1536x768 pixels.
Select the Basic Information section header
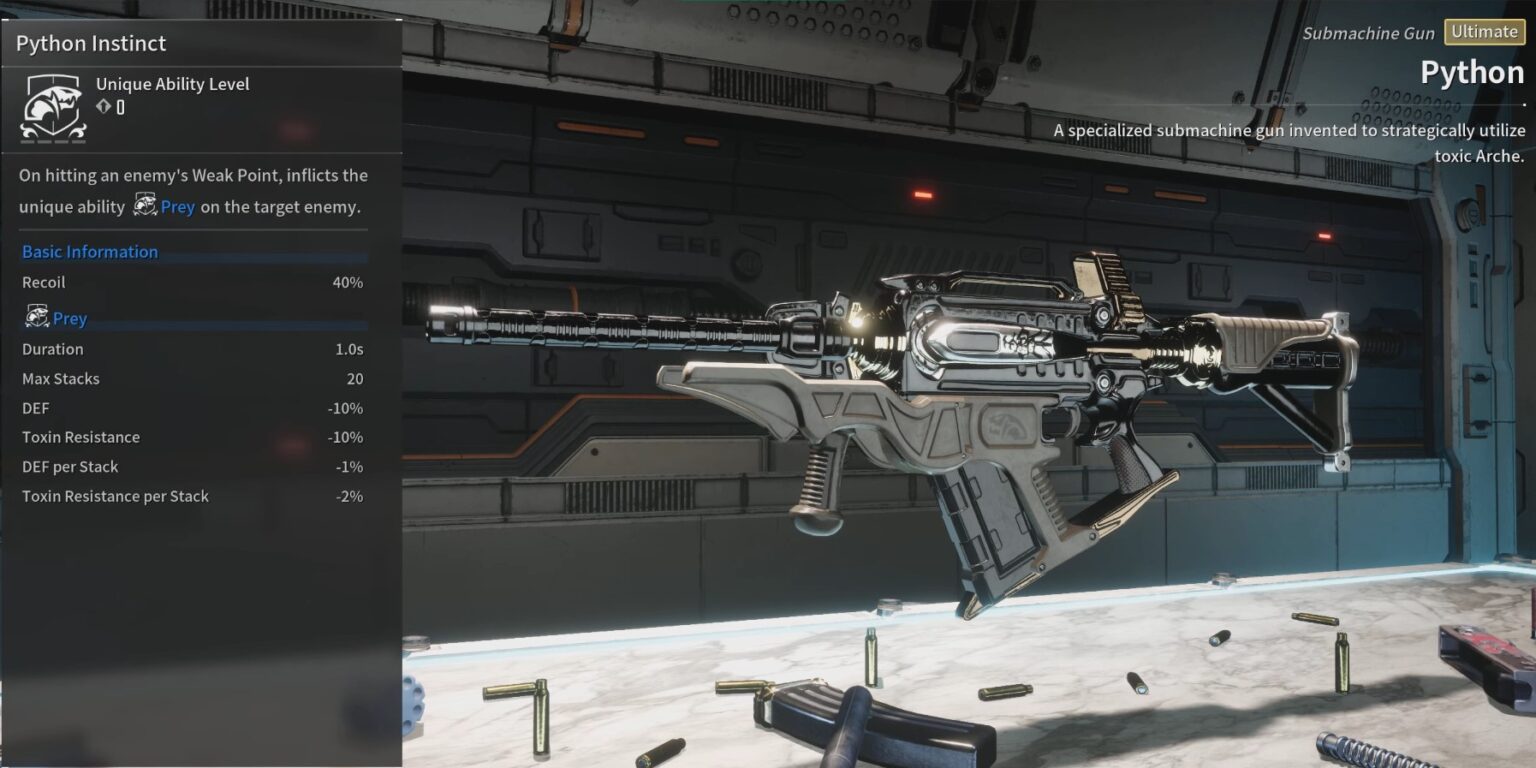click(x=90, y=252)
